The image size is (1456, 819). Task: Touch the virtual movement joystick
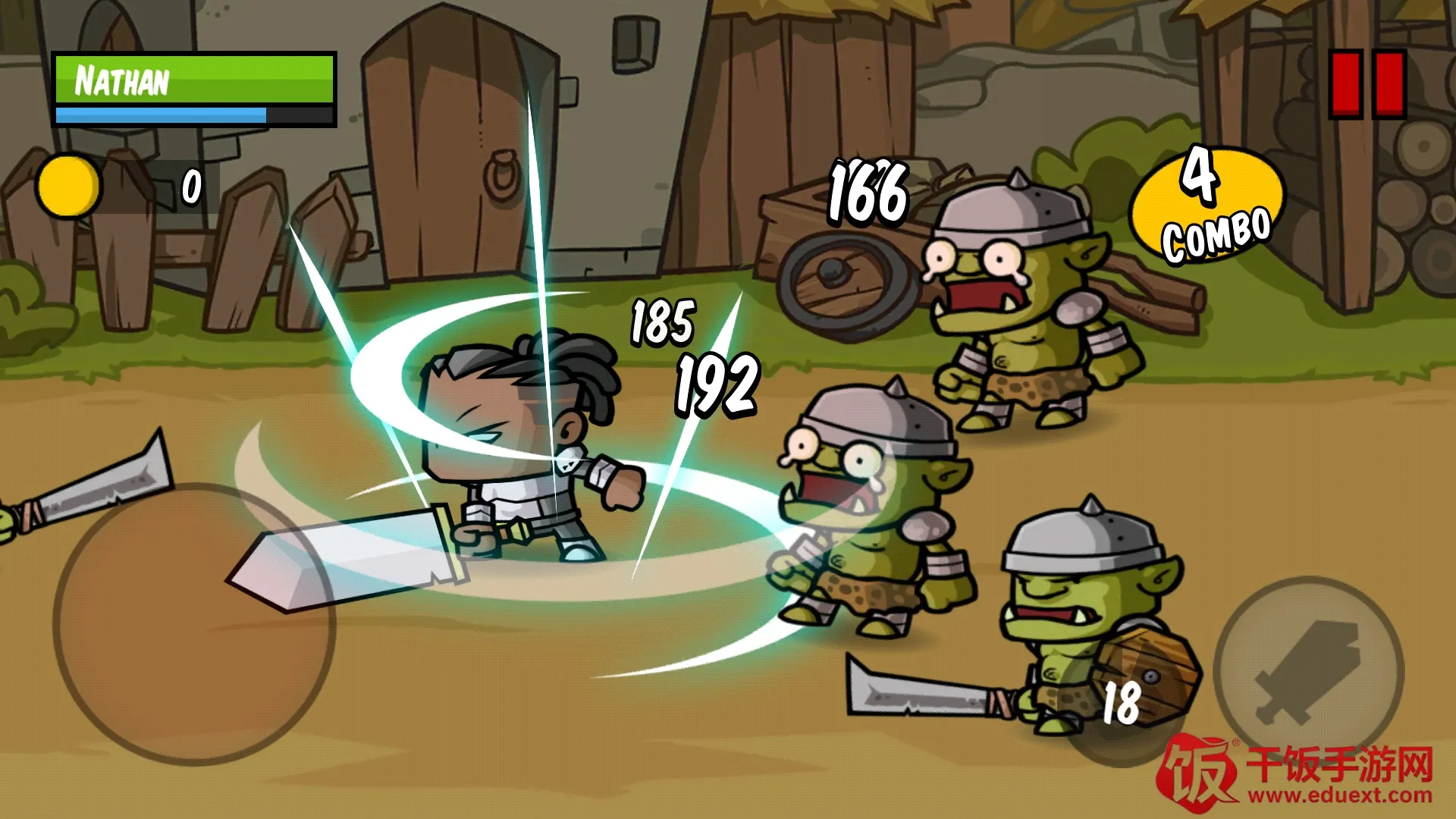click(193, 623)
